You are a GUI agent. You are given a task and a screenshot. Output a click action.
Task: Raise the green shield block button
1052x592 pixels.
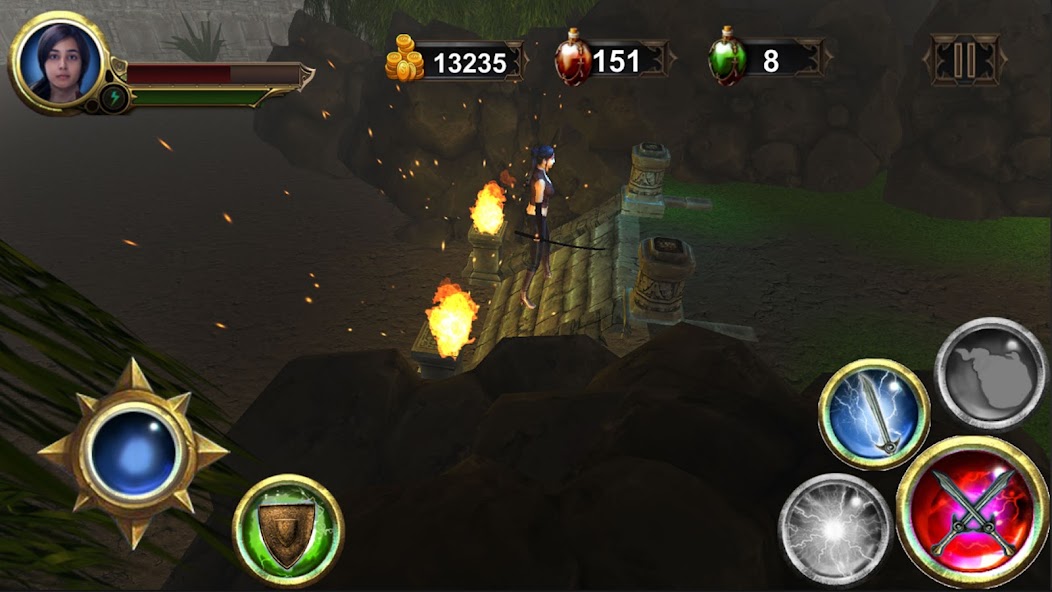pyautogui.click(x=288, y=530)
